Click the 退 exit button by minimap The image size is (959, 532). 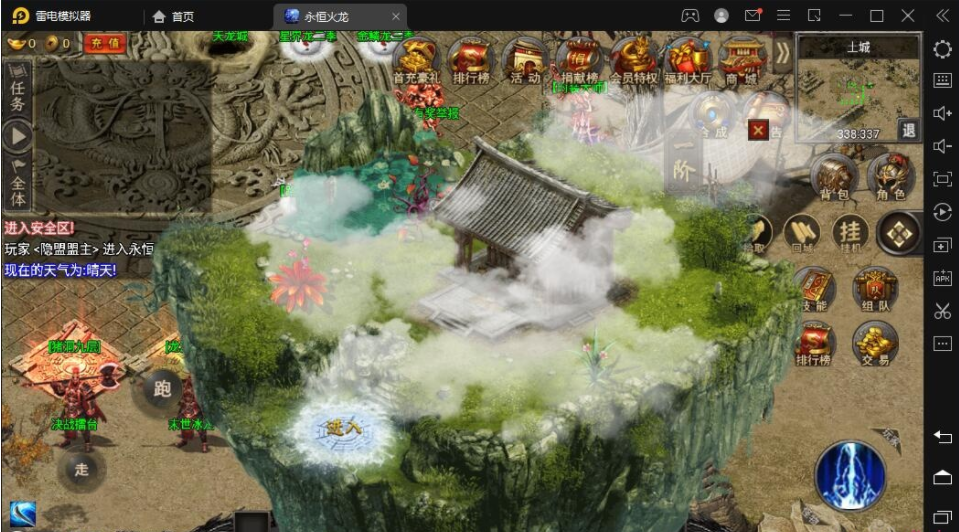point(908,129)
